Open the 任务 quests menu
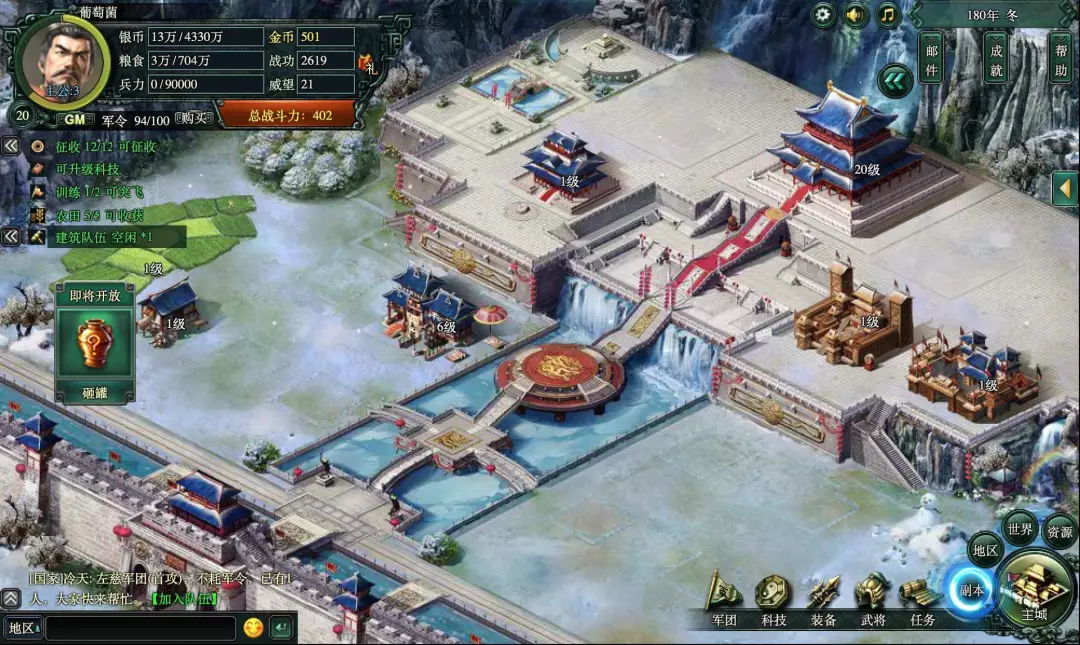Screen dimensions: 1080x645 click(922, 601)
